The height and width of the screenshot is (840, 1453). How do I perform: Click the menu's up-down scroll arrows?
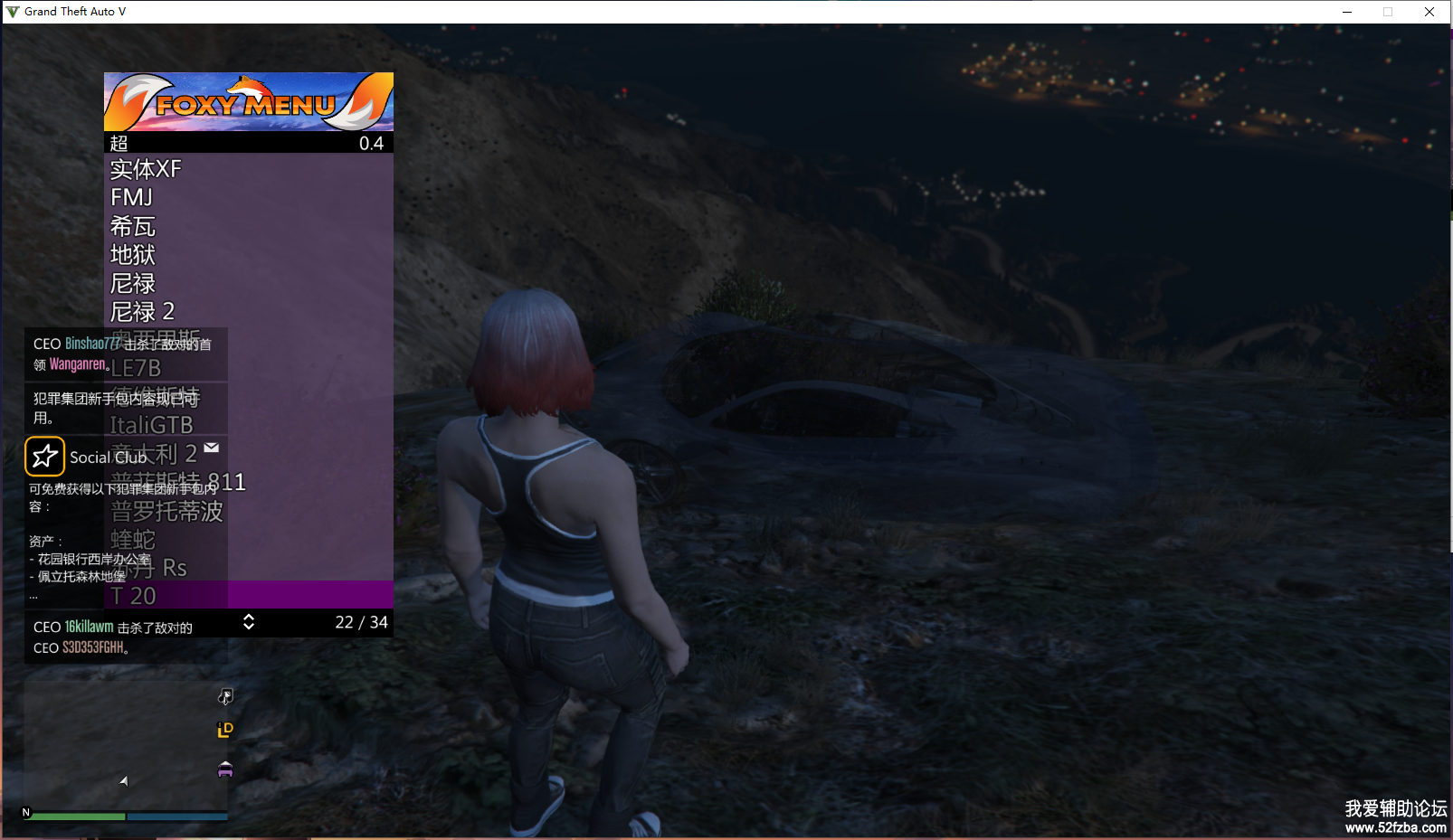click(x=249, y=622)
